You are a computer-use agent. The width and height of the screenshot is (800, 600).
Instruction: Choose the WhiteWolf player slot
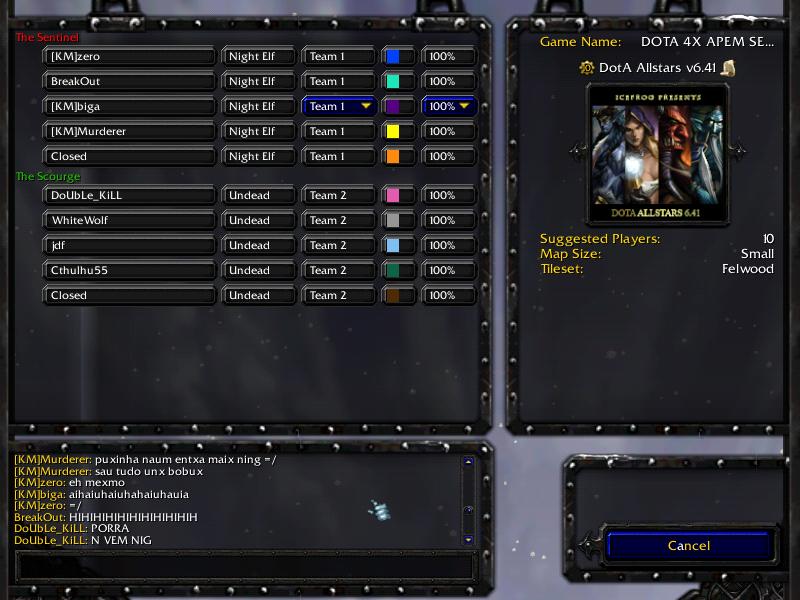click(130, 220)
